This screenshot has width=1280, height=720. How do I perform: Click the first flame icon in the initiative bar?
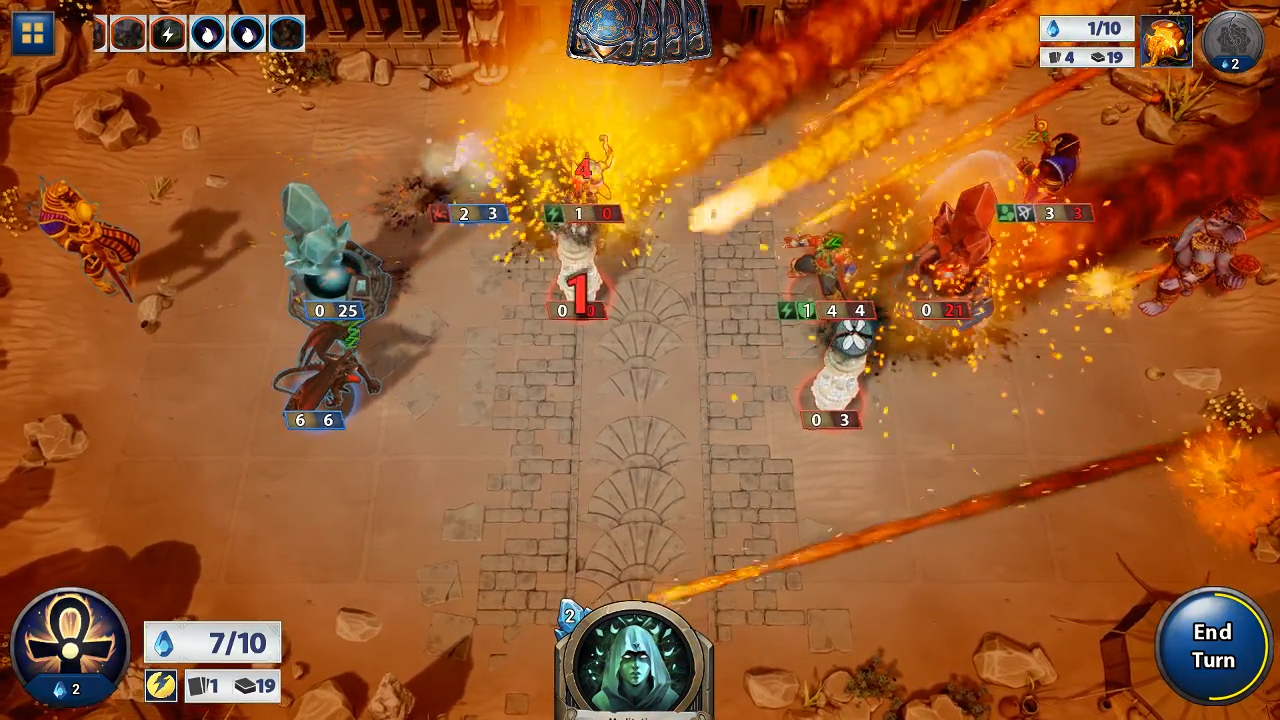click(x=206, y=33)
